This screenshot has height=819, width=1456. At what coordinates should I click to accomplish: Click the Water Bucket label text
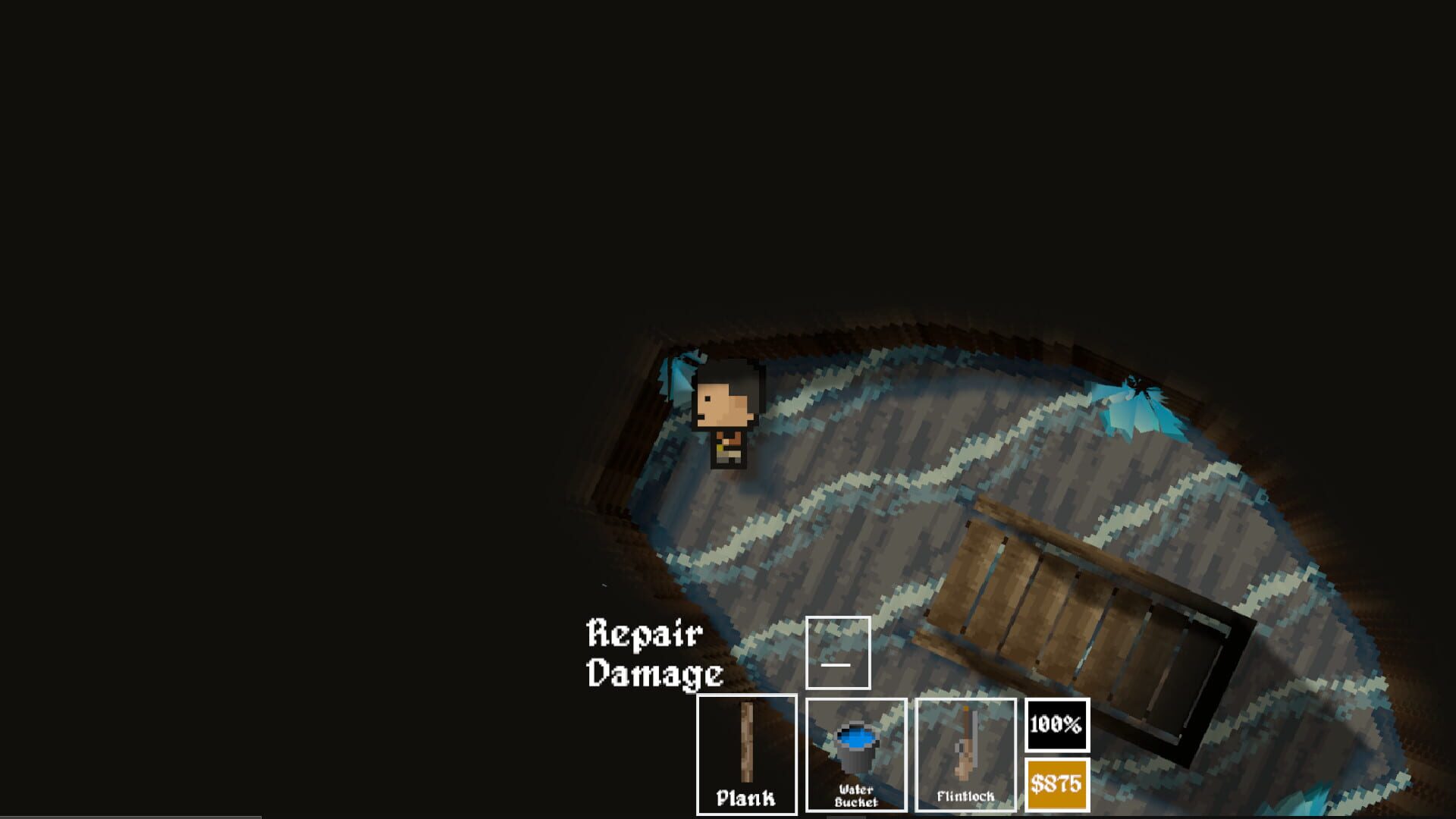(857, 796)
